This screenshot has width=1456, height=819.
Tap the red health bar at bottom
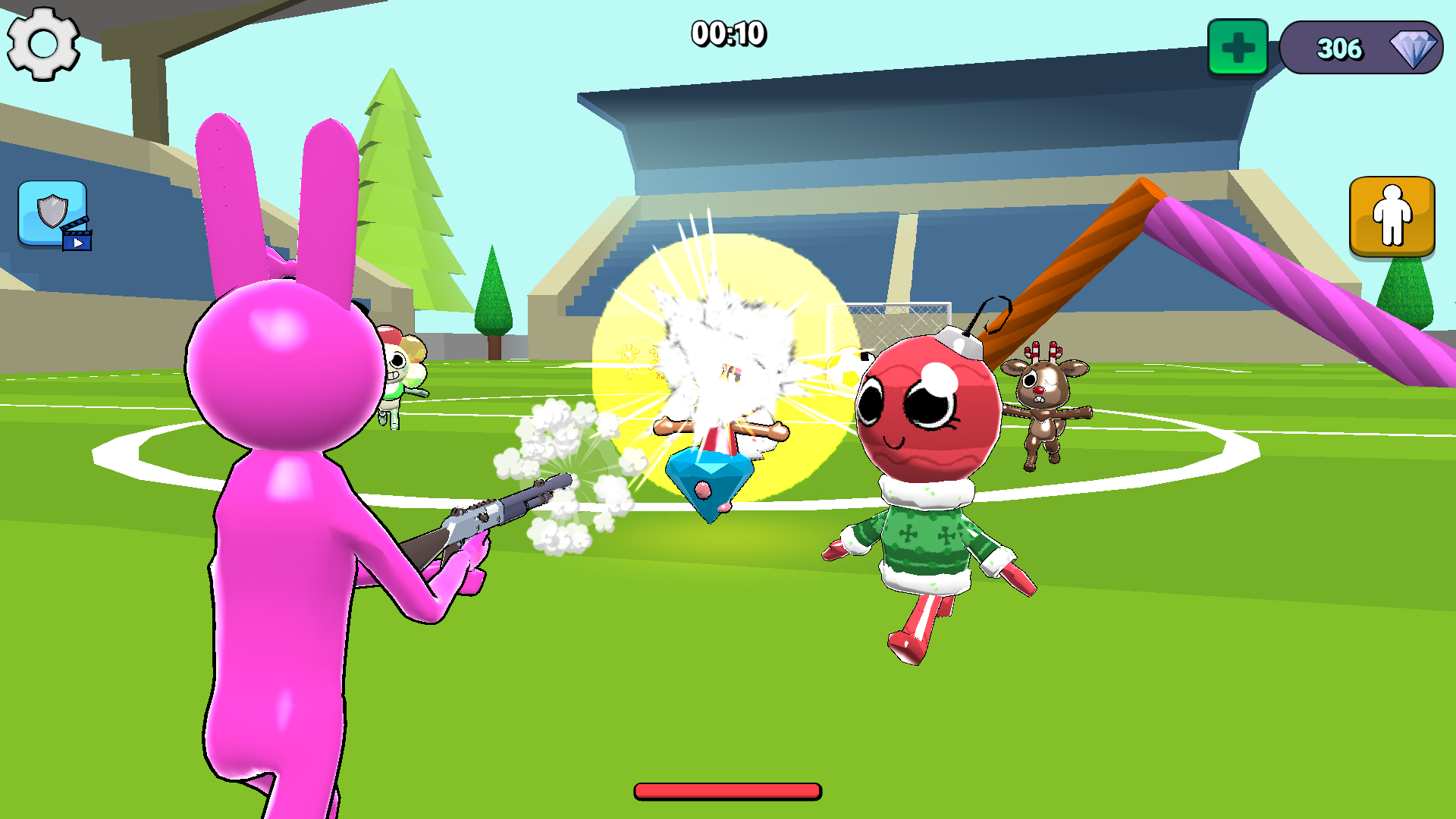click(x=726, y=791)
